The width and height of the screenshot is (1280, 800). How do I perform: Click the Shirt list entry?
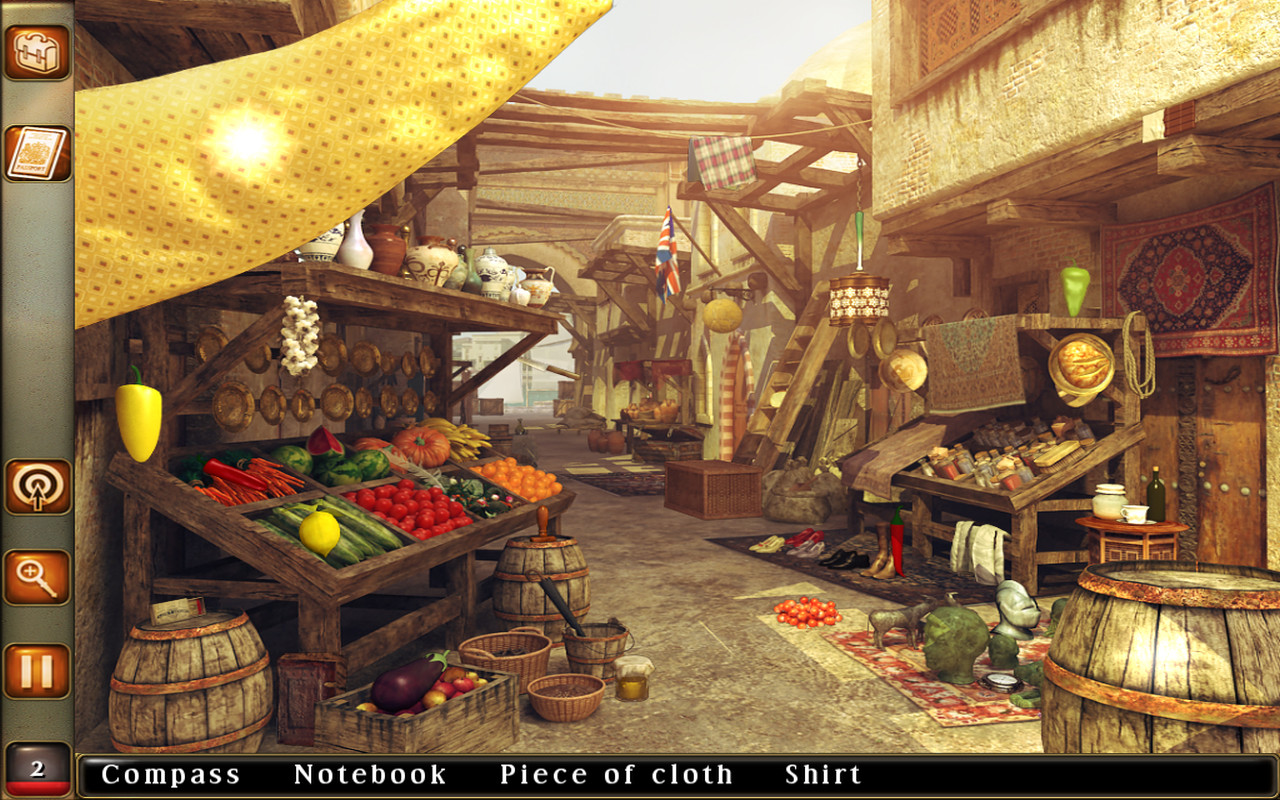point(822,773)
